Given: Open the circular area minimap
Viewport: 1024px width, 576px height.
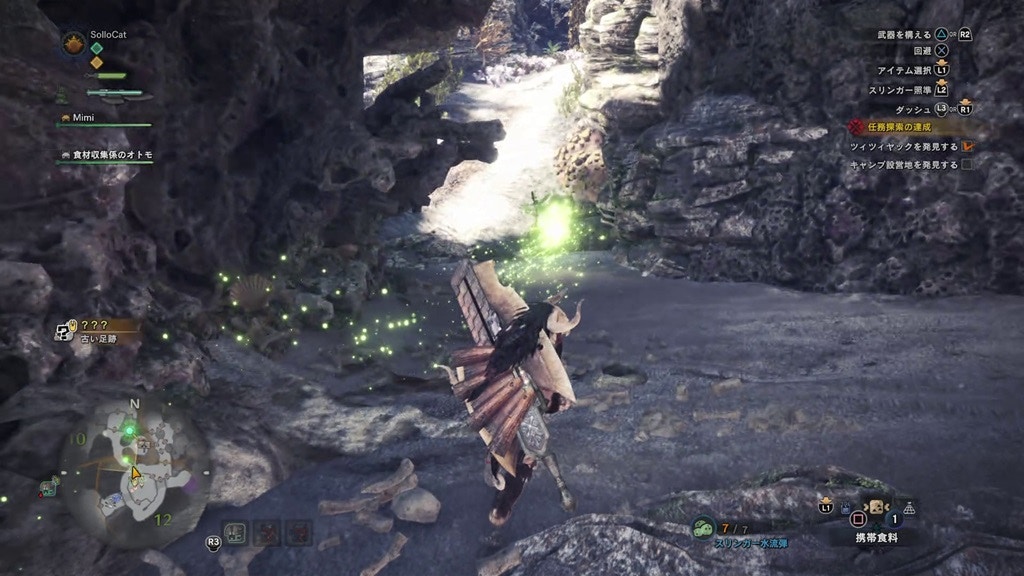Looking at the screenshot, I should click(x=135, y=471).
